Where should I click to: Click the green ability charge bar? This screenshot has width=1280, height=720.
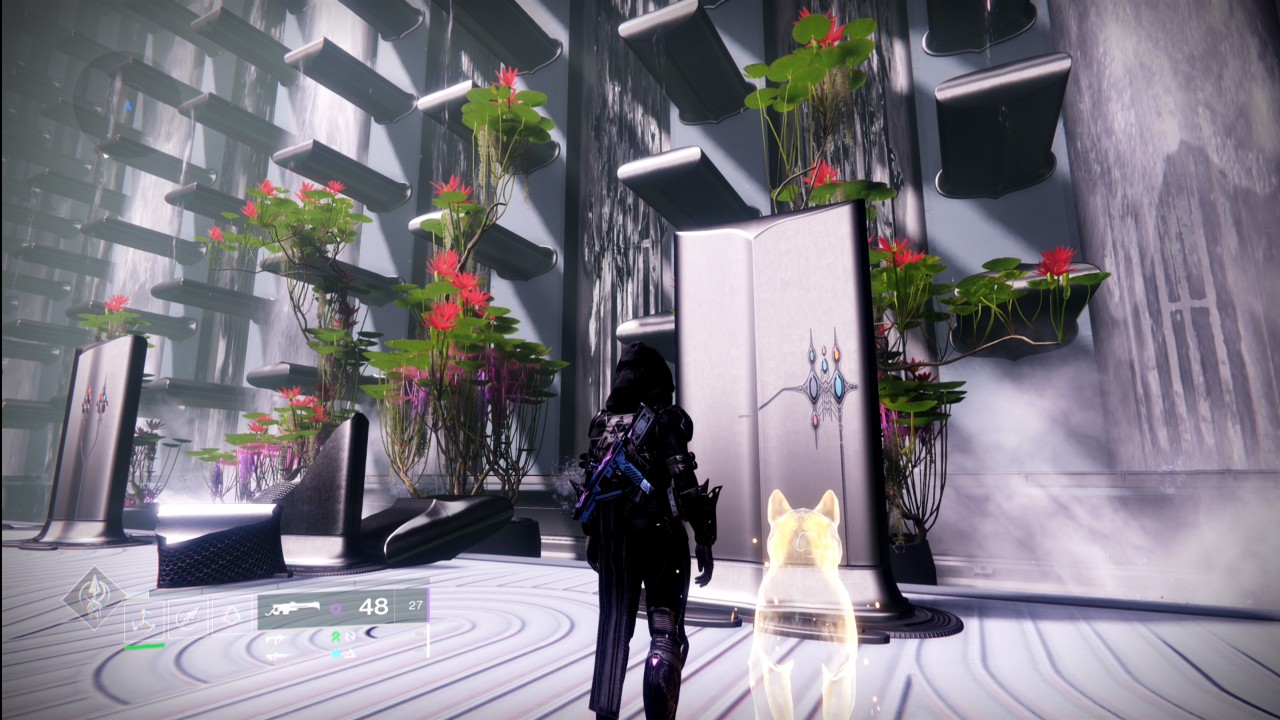(146, 647)
